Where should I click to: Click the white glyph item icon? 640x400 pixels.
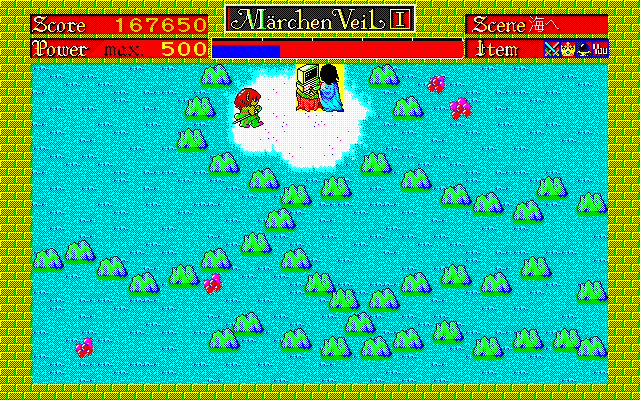(598, 48)
